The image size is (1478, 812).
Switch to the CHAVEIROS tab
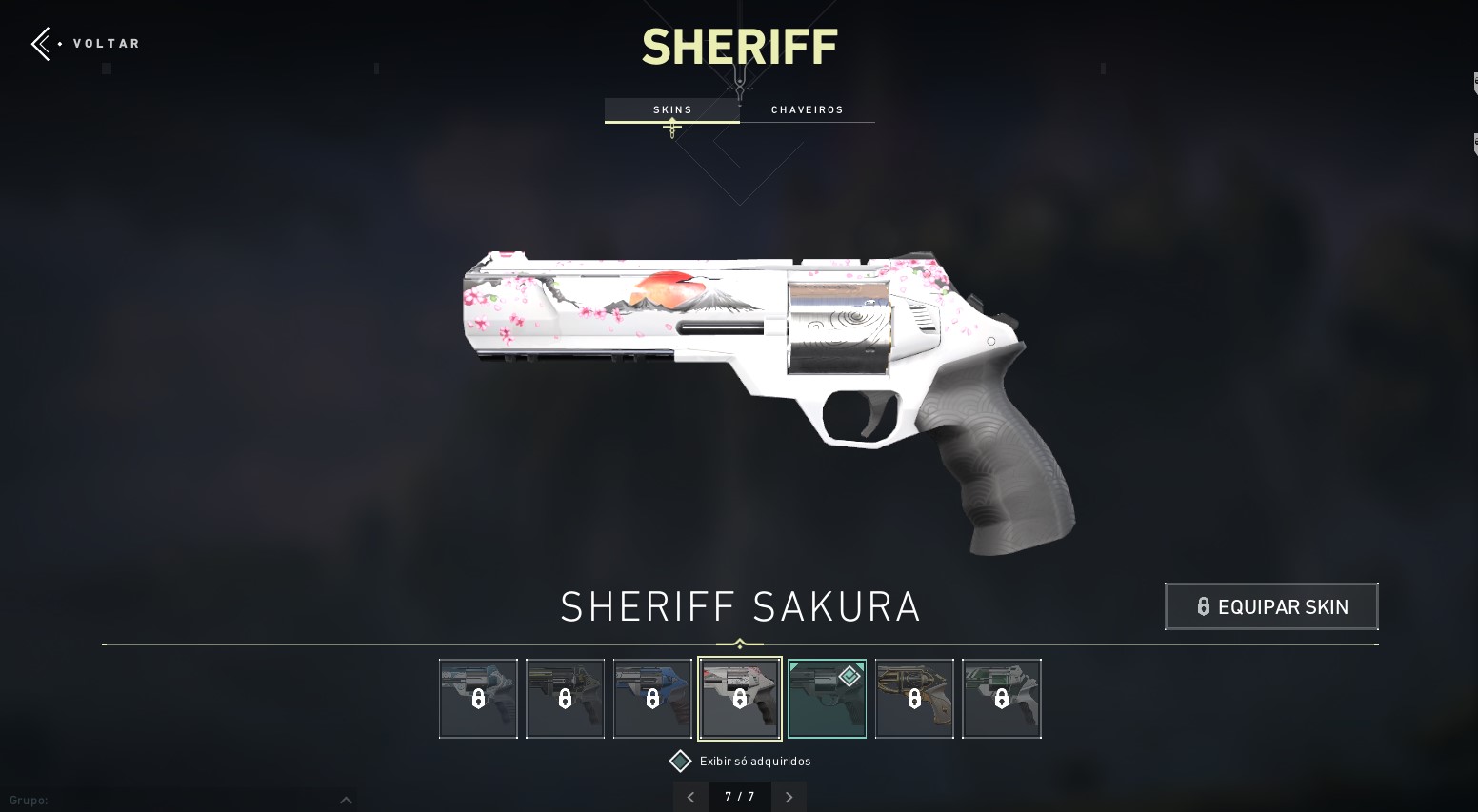(808, 109)
